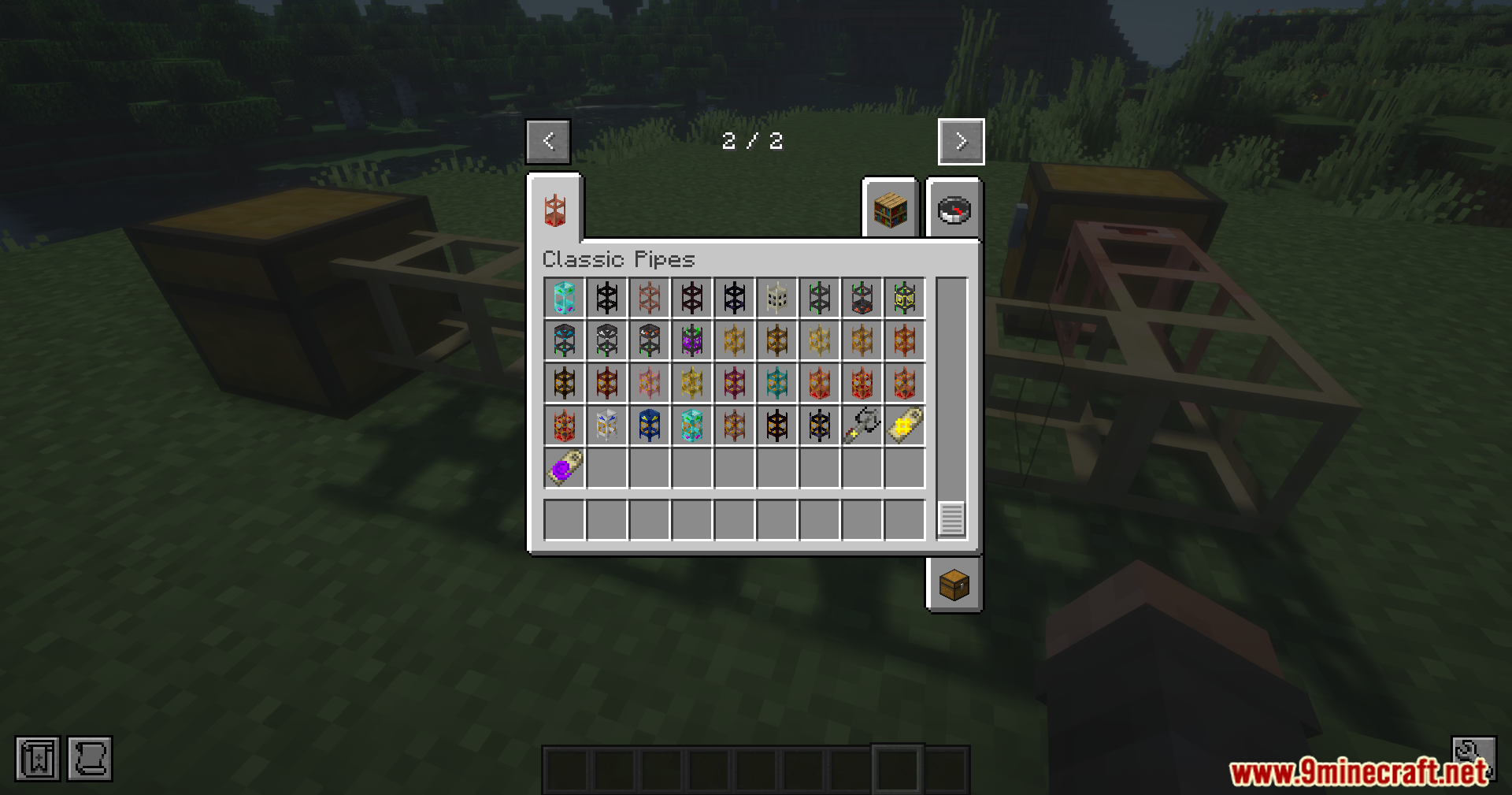
Task: Go back using the left arrow button
Action: point(548,141)
